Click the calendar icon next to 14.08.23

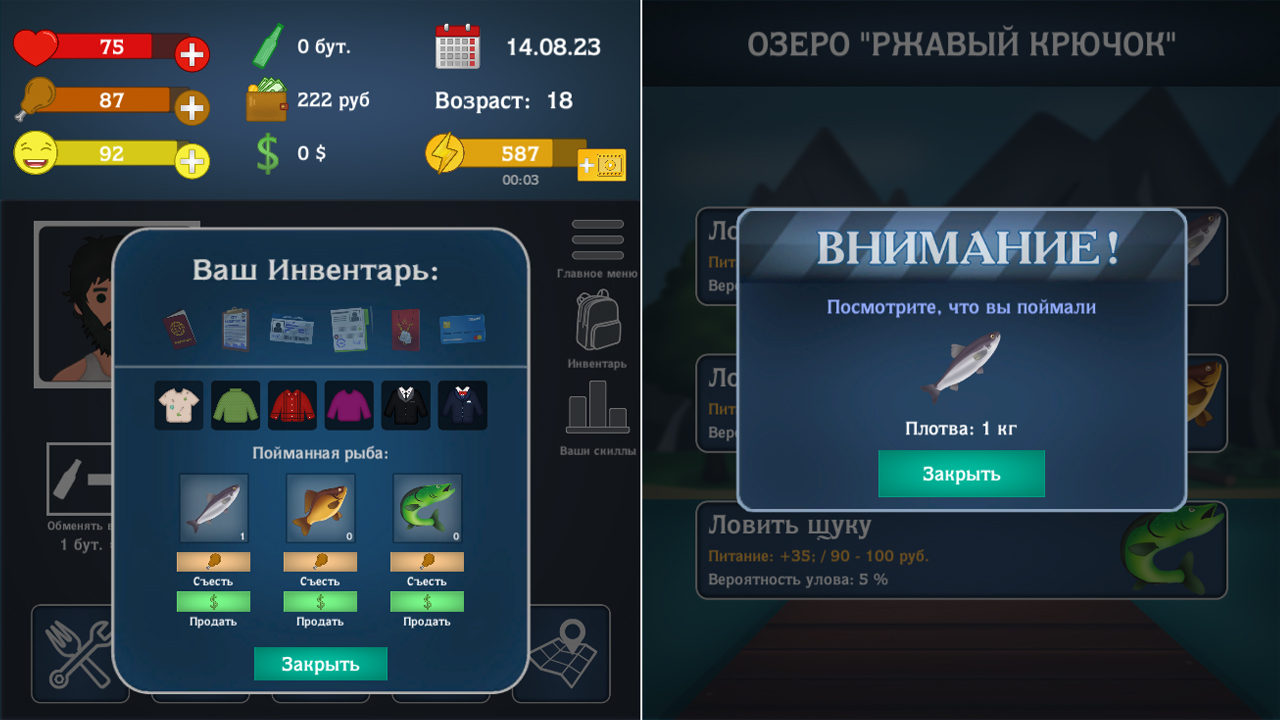pyautogui.click(x=459, y=45)
